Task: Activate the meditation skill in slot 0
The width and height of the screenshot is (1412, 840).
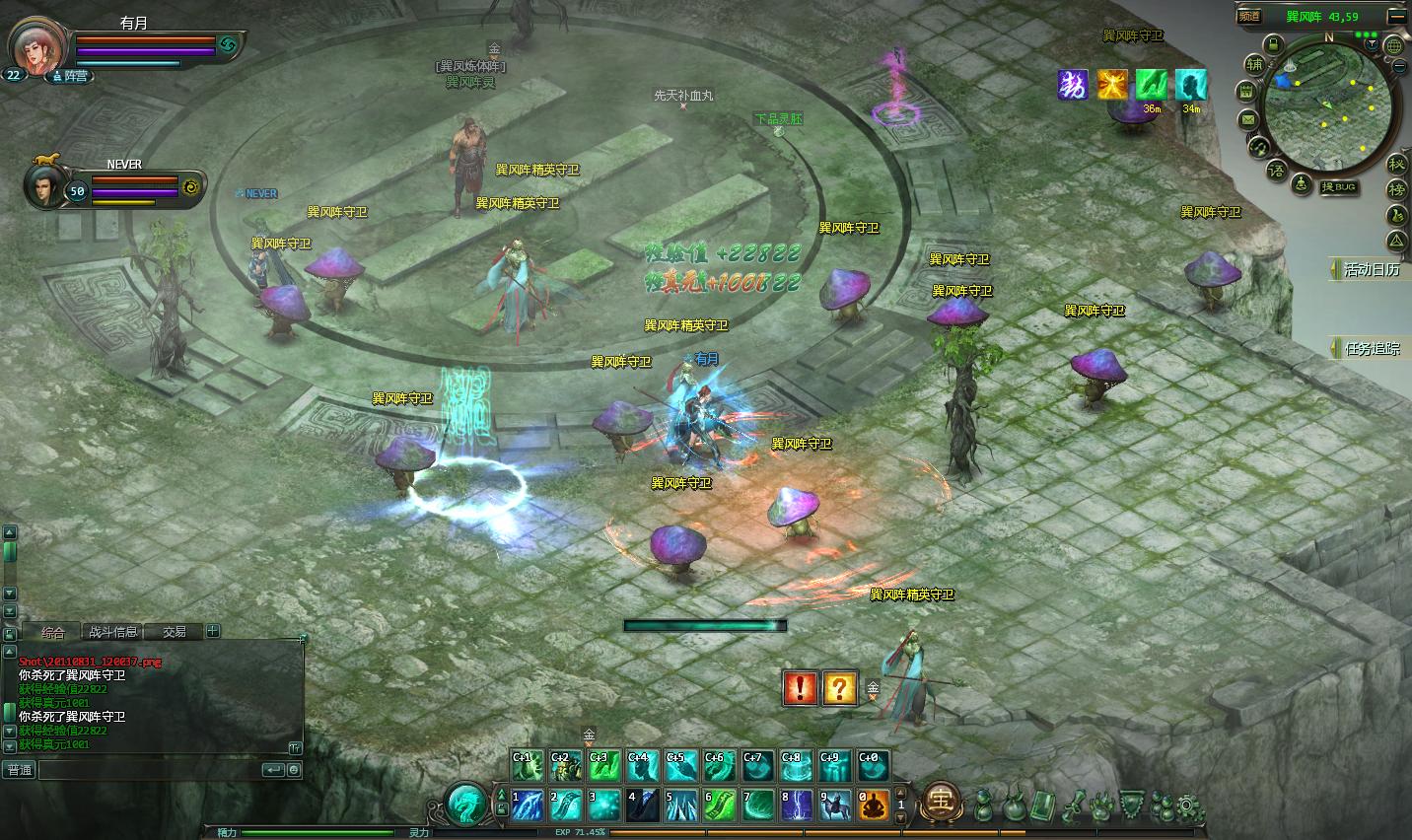Action: click(873, 805)
